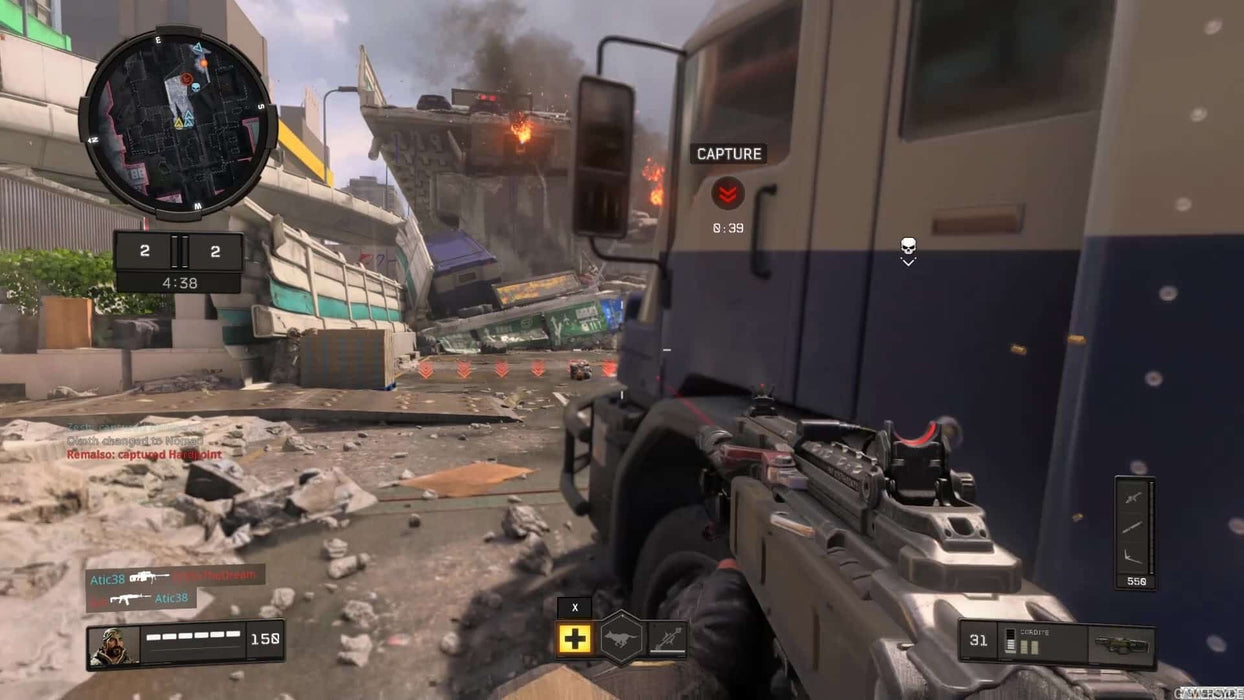Click the Hardpoint captured message in feed
This screenshot has height=700, width=1244.
(144, 455)
